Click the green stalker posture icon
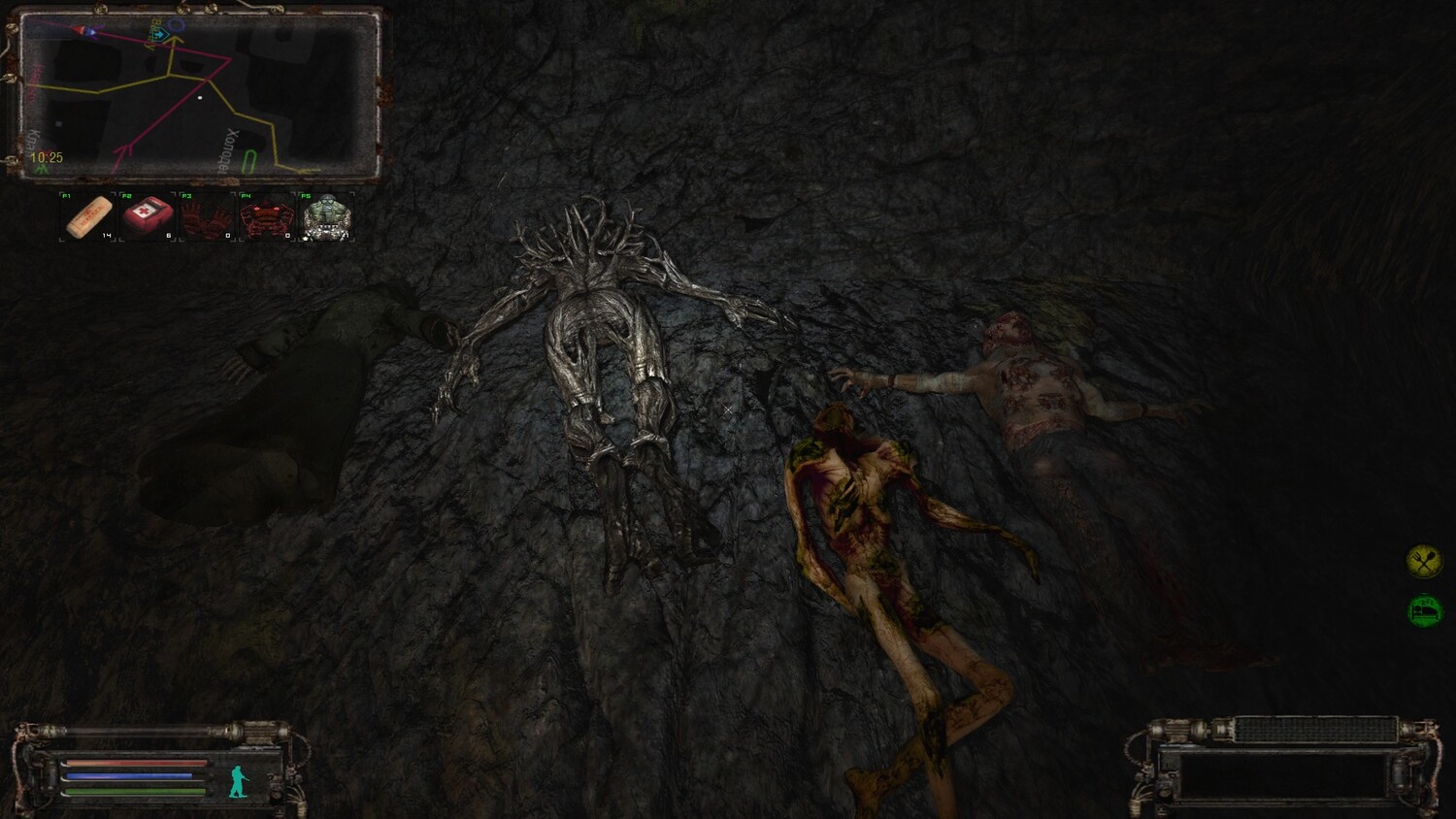Screen dimensions: 1456x819 pyautogui.click(x=238, y=780)
